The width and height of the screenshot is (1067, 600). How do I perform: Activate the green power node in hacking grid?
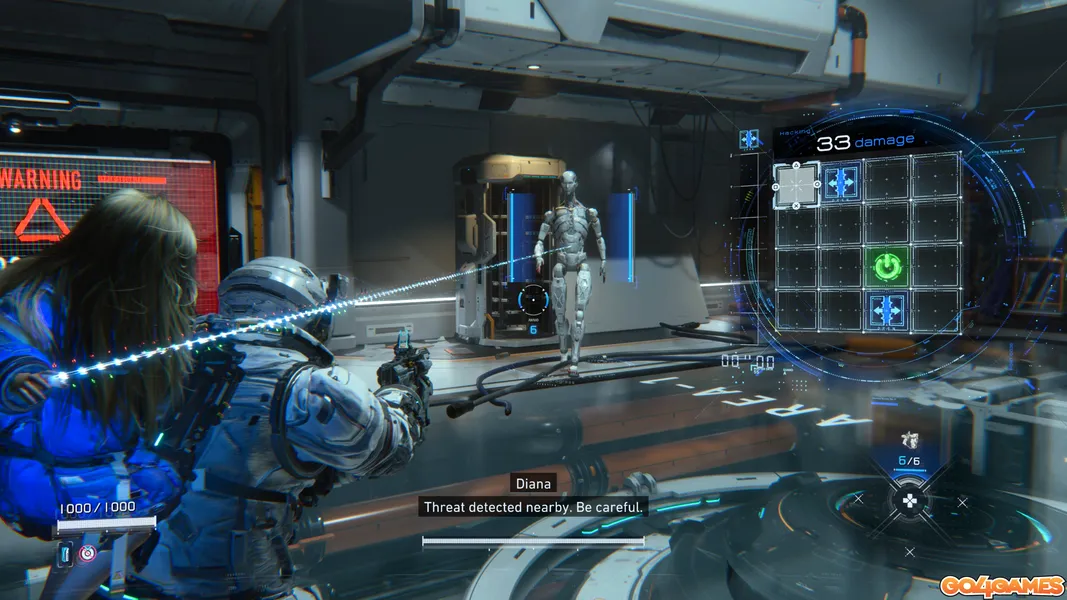(886, 267)
